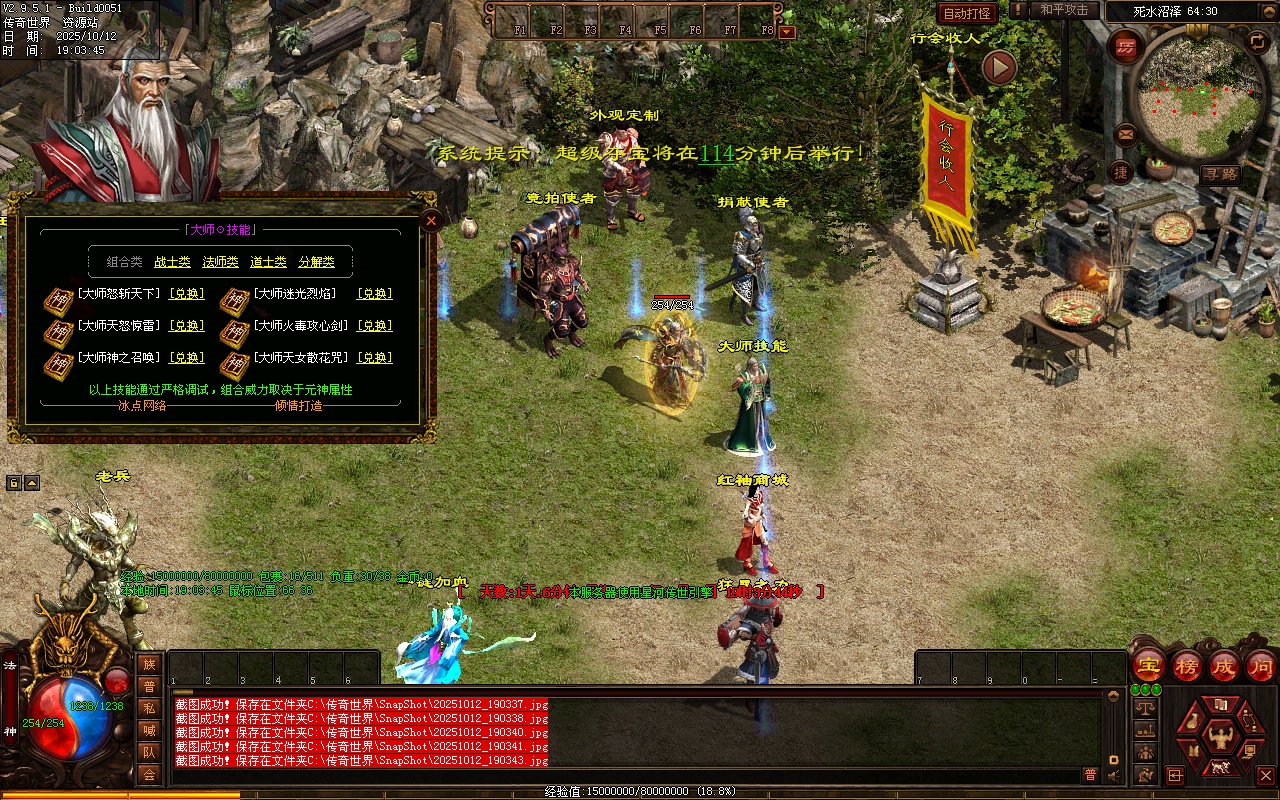Viewport: 1280px width, 800px height.
Task: Redeem the 大师天女散花咒 skill
Action: point(375,358)
